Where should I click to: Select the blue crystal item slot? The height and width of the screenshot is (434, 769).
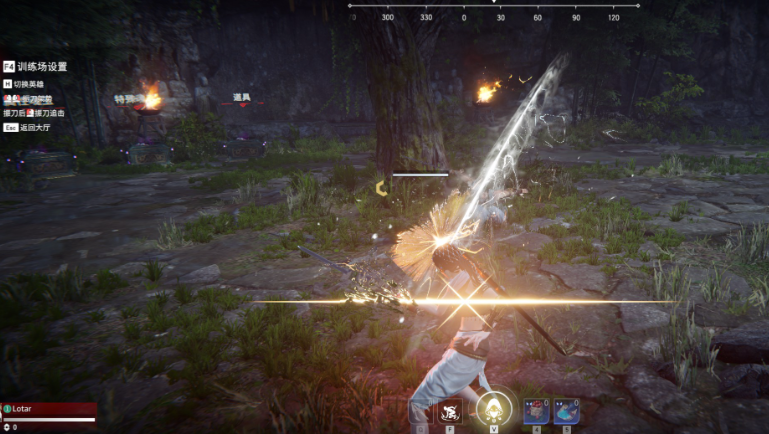[x=566, y=411]
